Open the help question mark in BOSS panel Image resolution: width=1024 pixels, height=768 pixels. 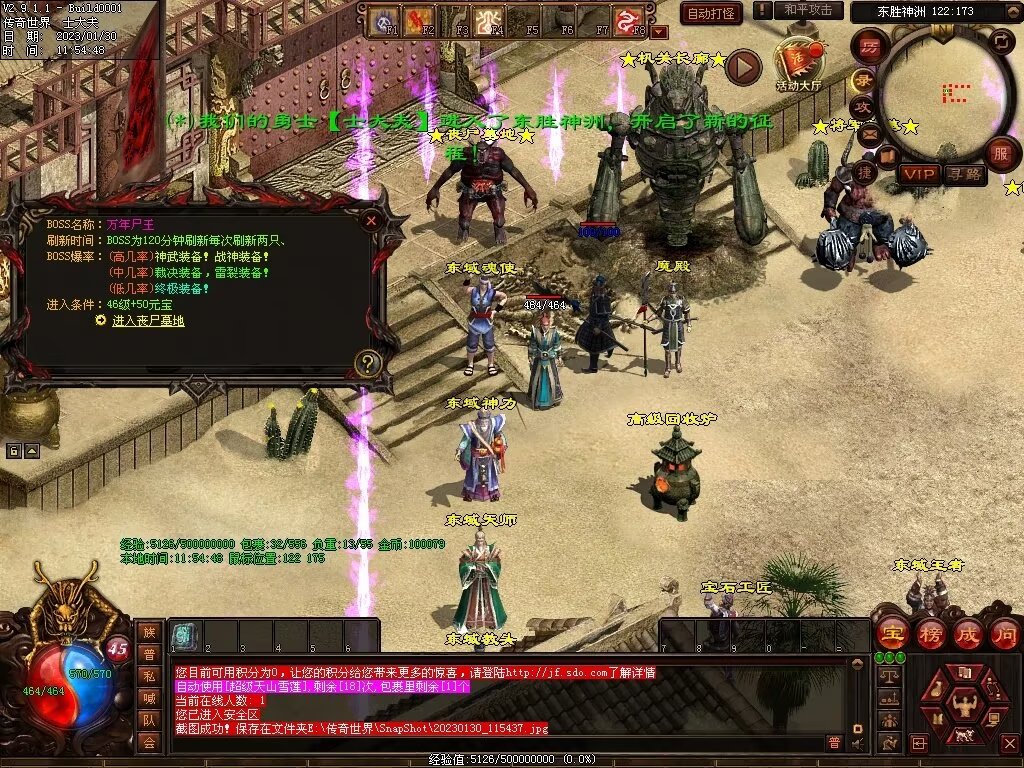[368, 363]
